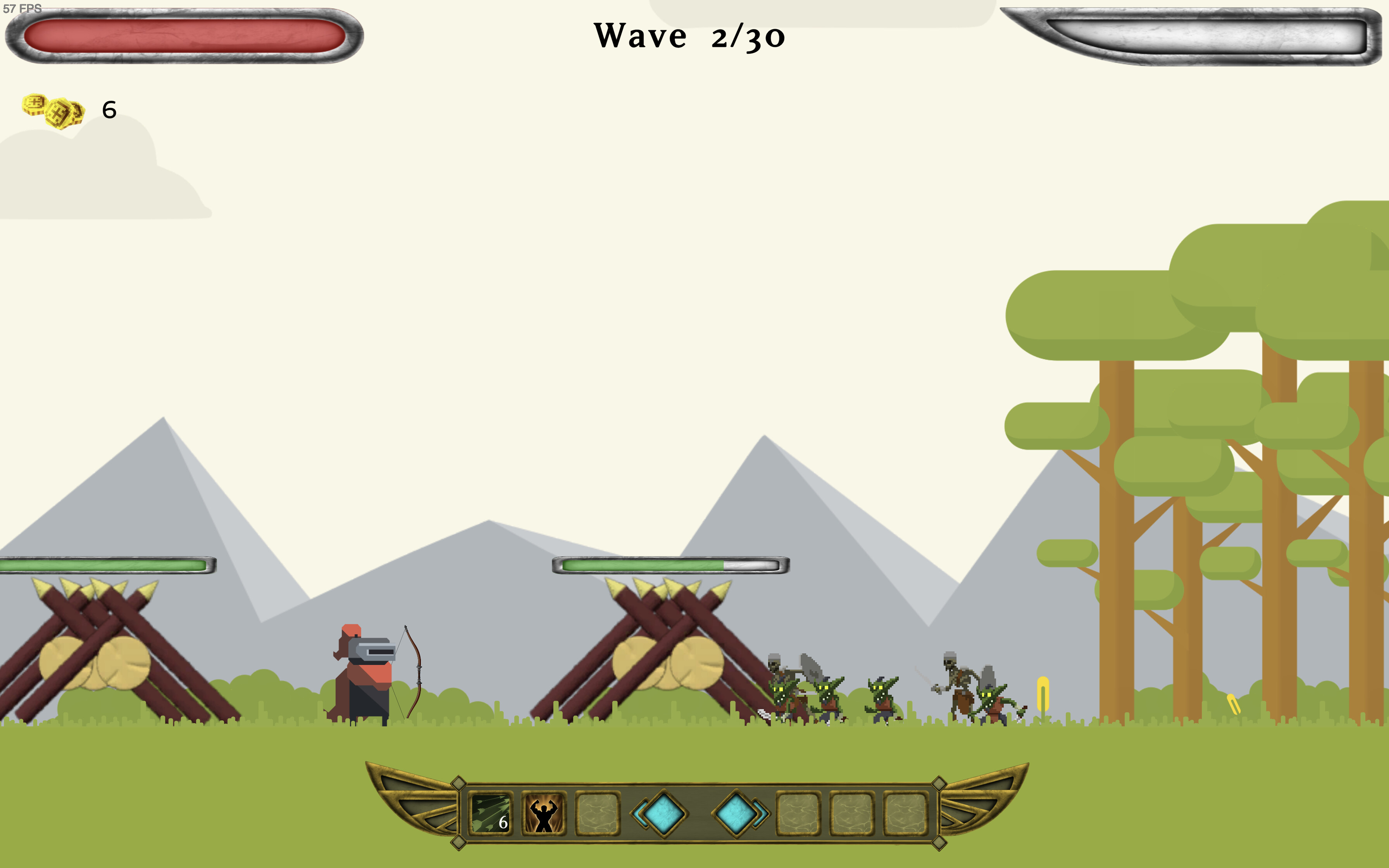Screen dimensions: 1389x868
Task: Activate the arrow volley skill
Action: [x=491, y=812]
